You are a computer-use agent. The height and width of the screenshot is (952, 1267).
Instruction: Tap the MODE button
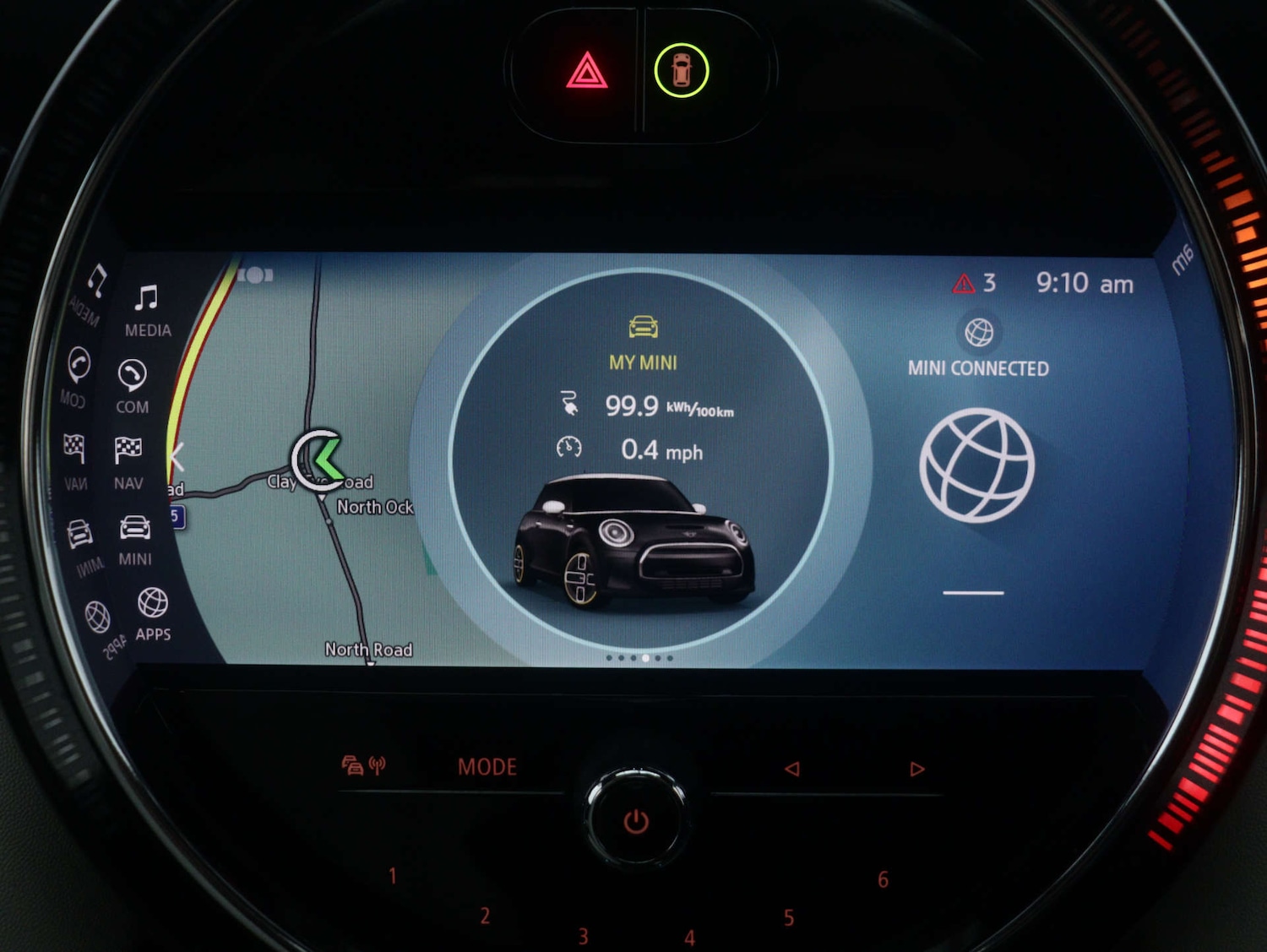(487, 767)
